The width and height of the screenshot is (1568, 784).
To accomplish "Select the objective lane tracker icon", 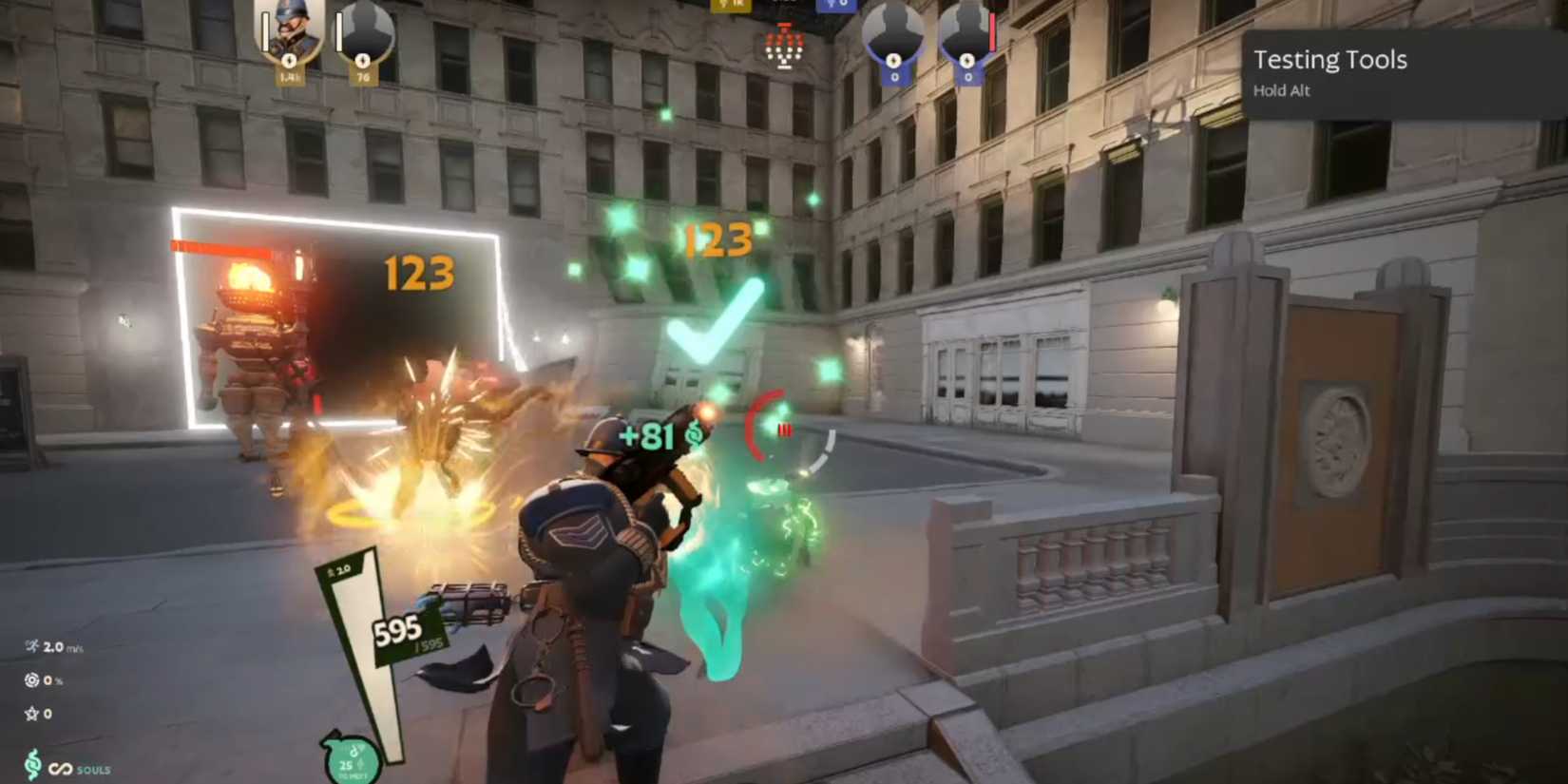I will point(782,48).
